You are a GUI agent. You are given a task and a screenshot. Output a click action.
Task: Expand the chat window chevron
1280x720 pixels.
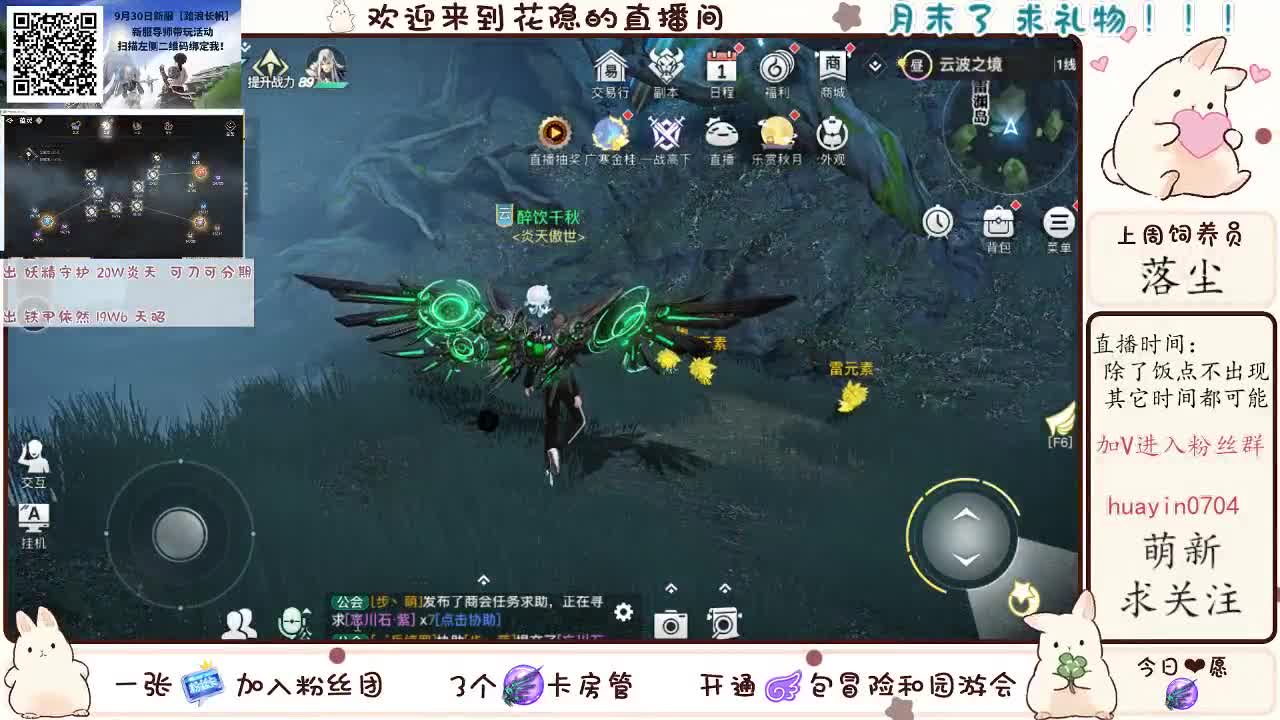[482, 578]
